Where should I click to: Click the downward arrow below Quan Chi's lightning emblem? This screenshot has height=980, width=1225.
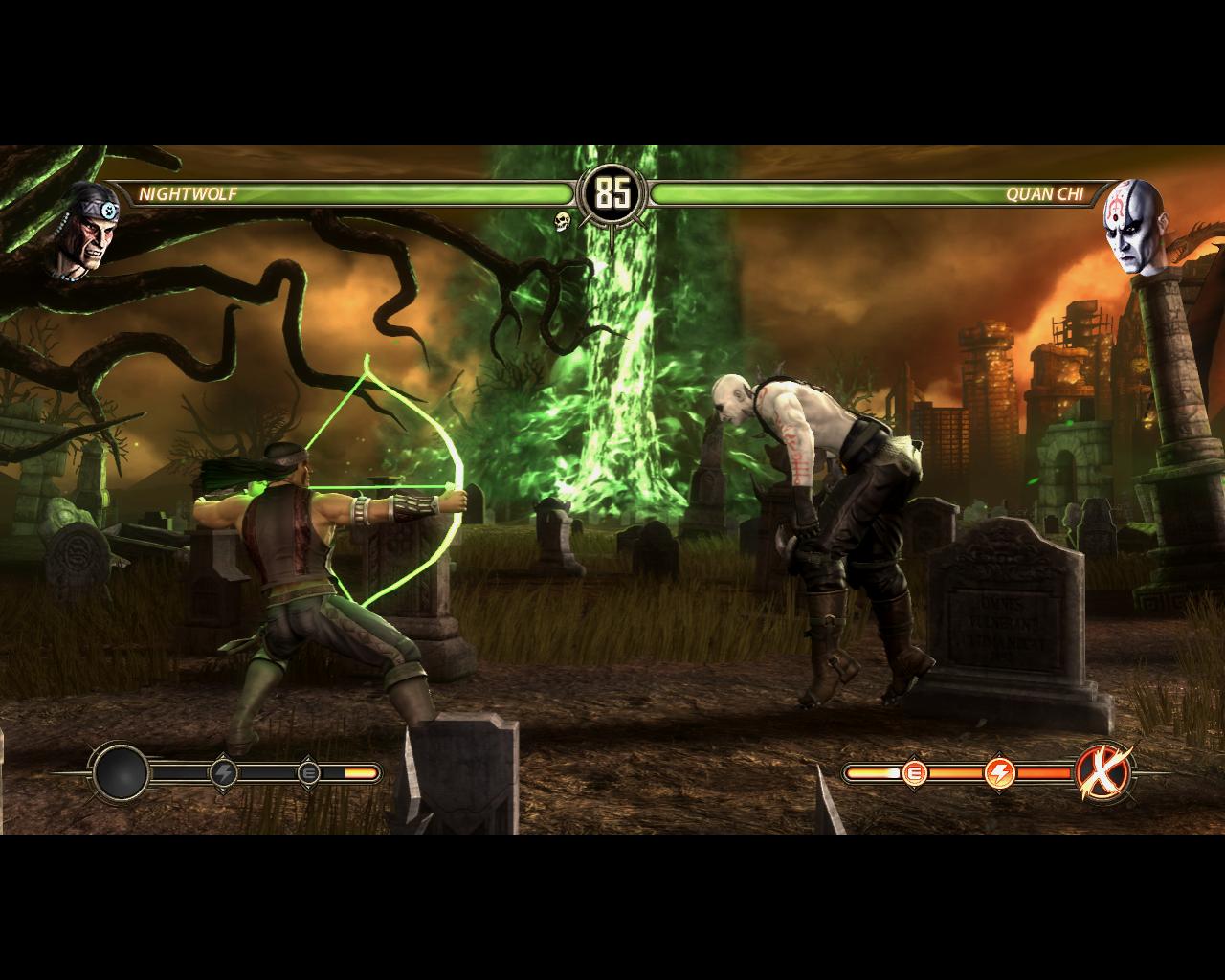[1000, 791]
